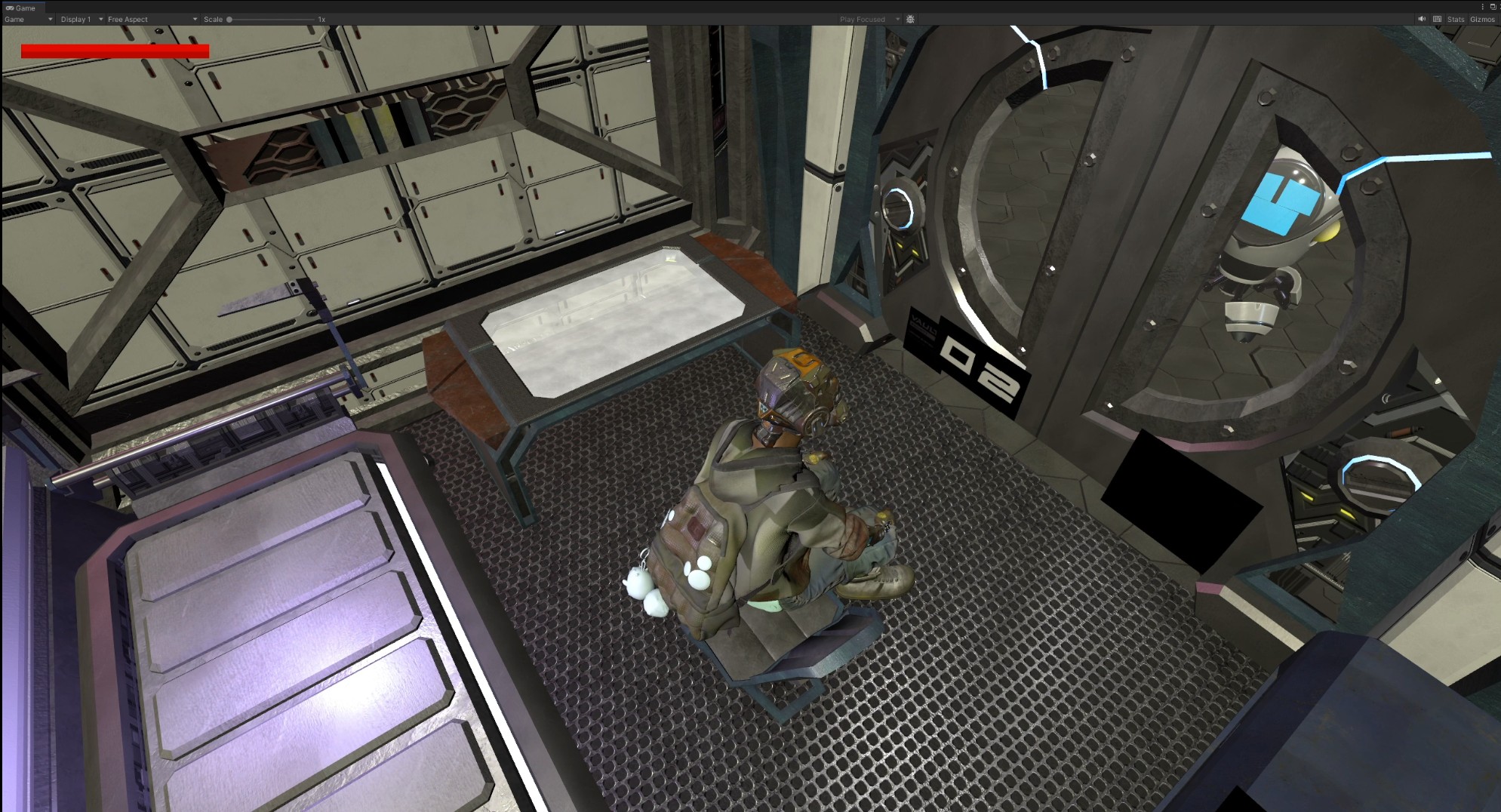1501x812 pixels.
Task: Click the speaker icon to mute game audio
Action: point(1422,19)
